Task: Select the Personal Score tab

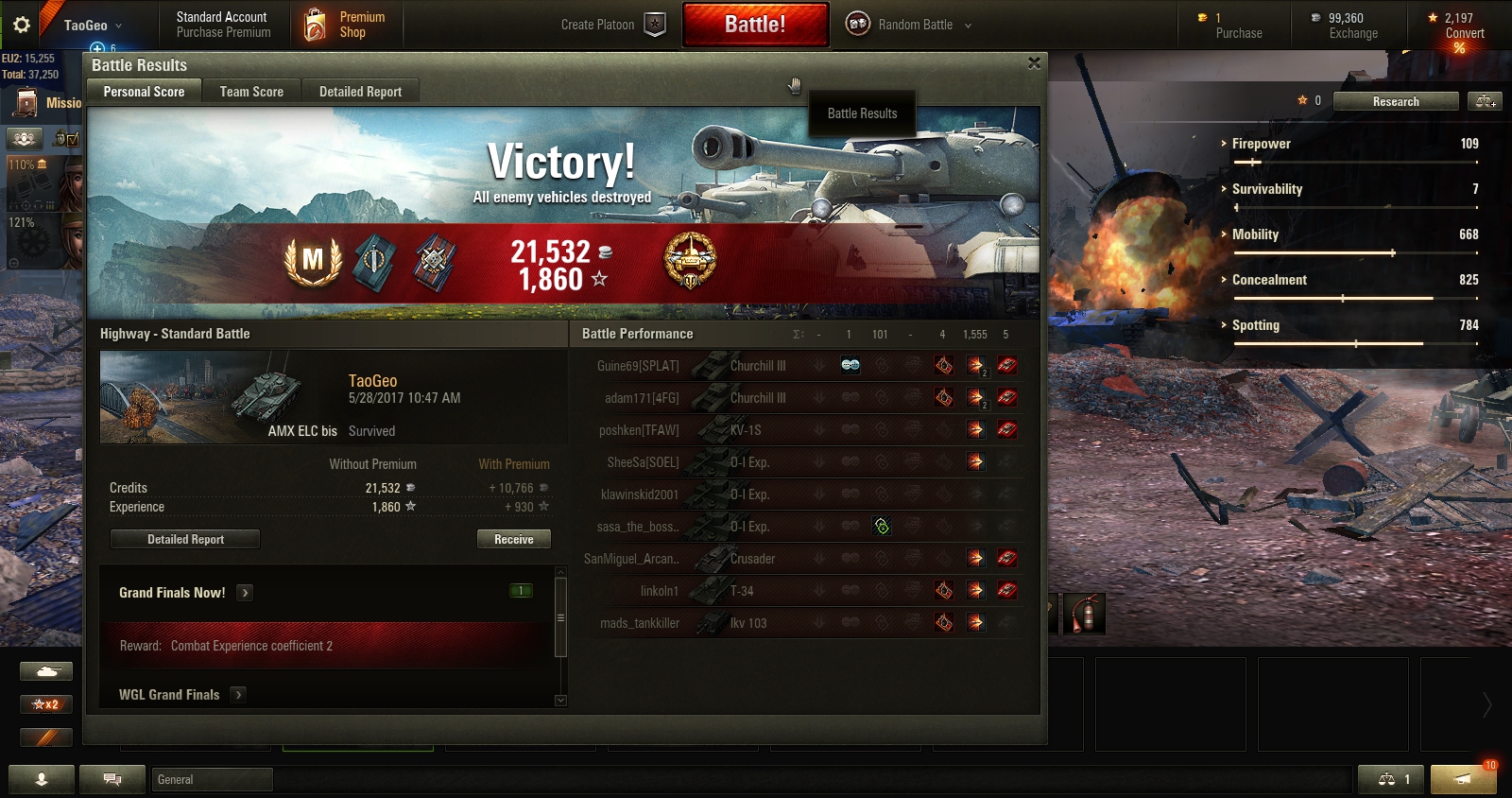Action: (144, 92)
